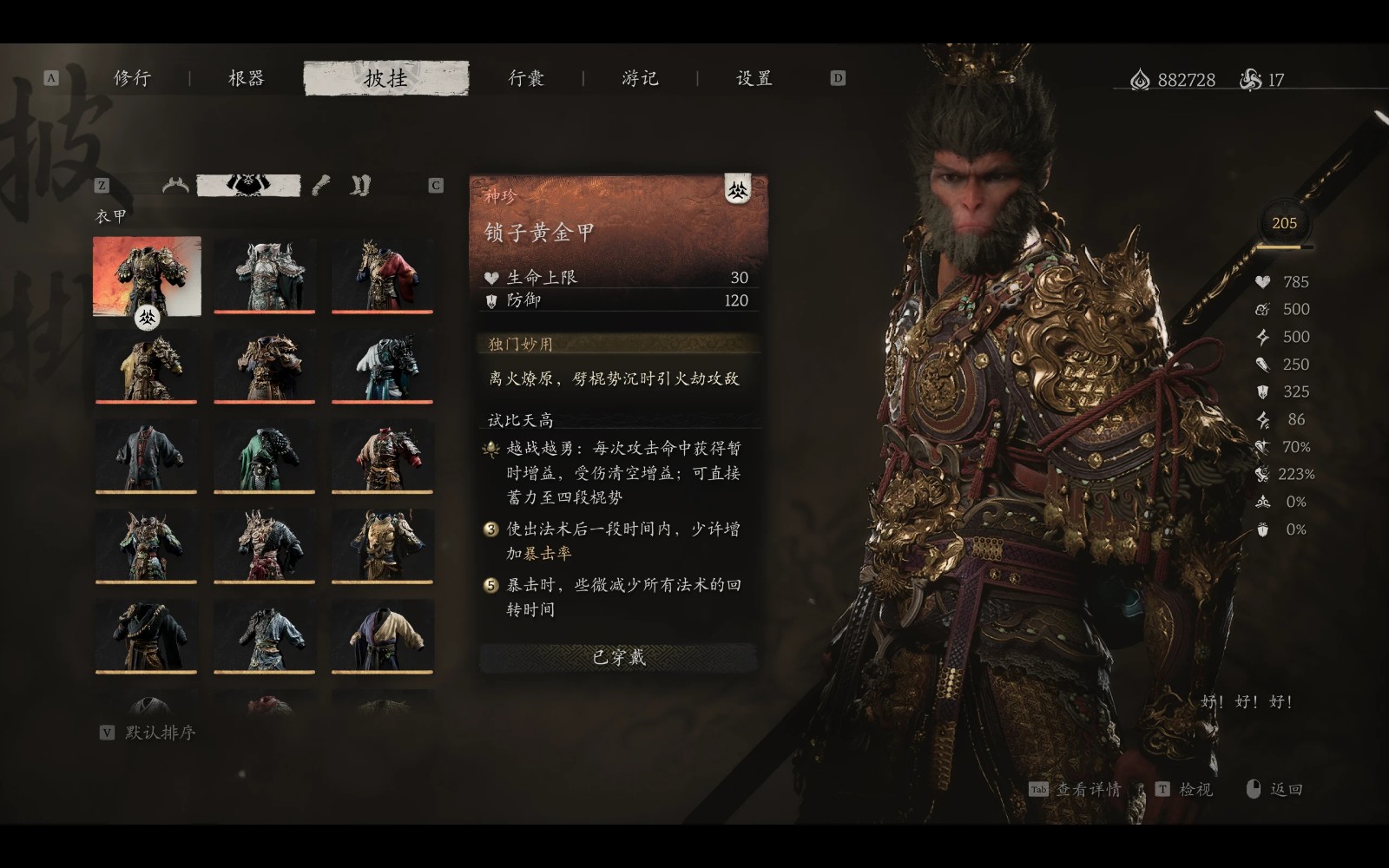Switch to the 行囊 inventory tab
The width and height of the screenshot is (1389, 868).
pos(527,77)
